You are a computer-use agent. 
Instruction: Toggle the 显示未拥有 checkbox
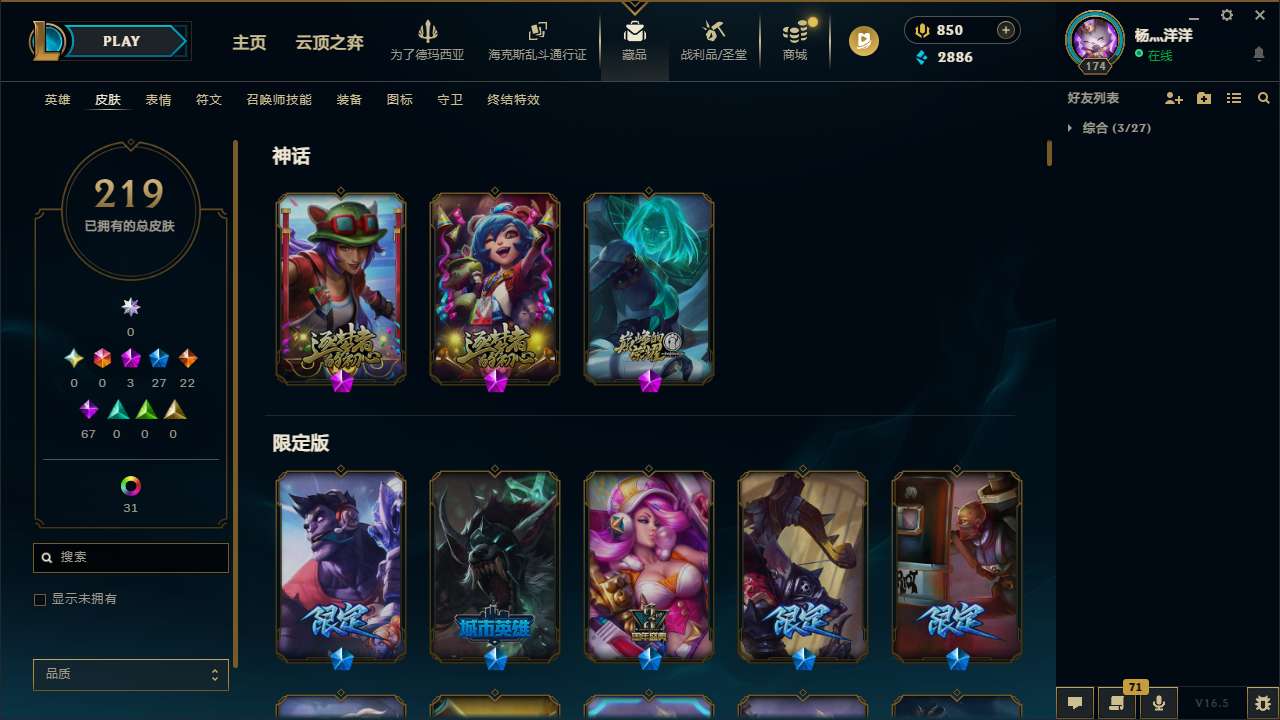click(x=40, y=599)
